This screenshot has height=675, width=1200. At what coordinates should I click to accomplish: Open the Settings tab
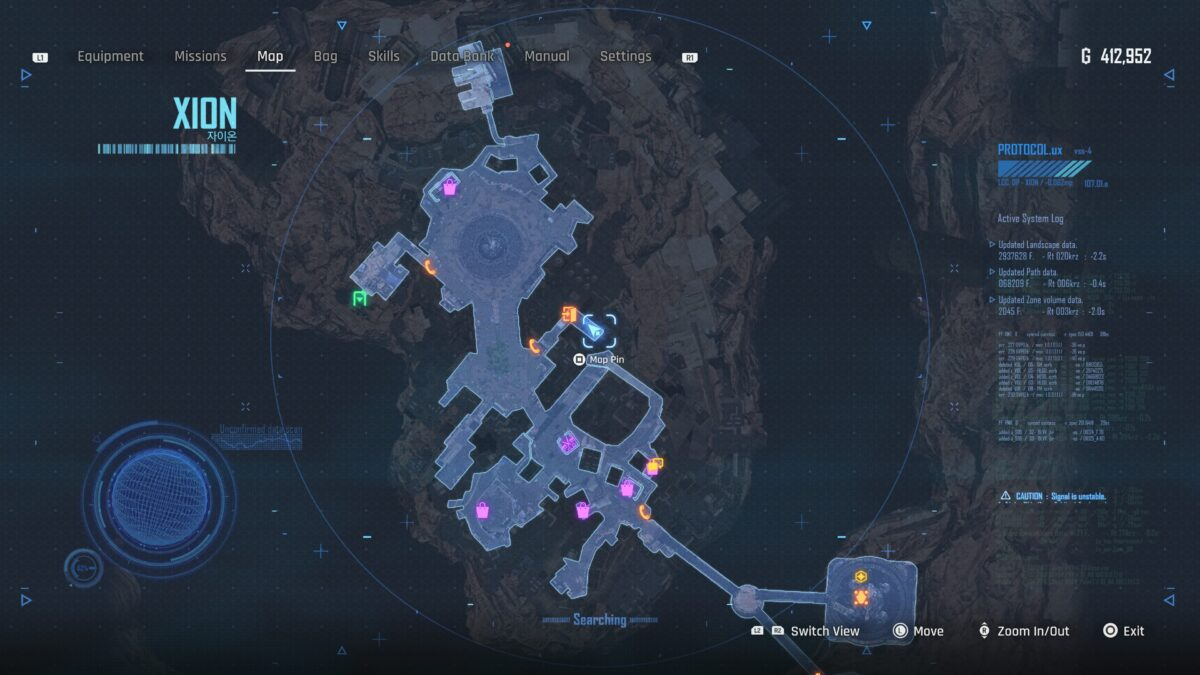point(625,57)
